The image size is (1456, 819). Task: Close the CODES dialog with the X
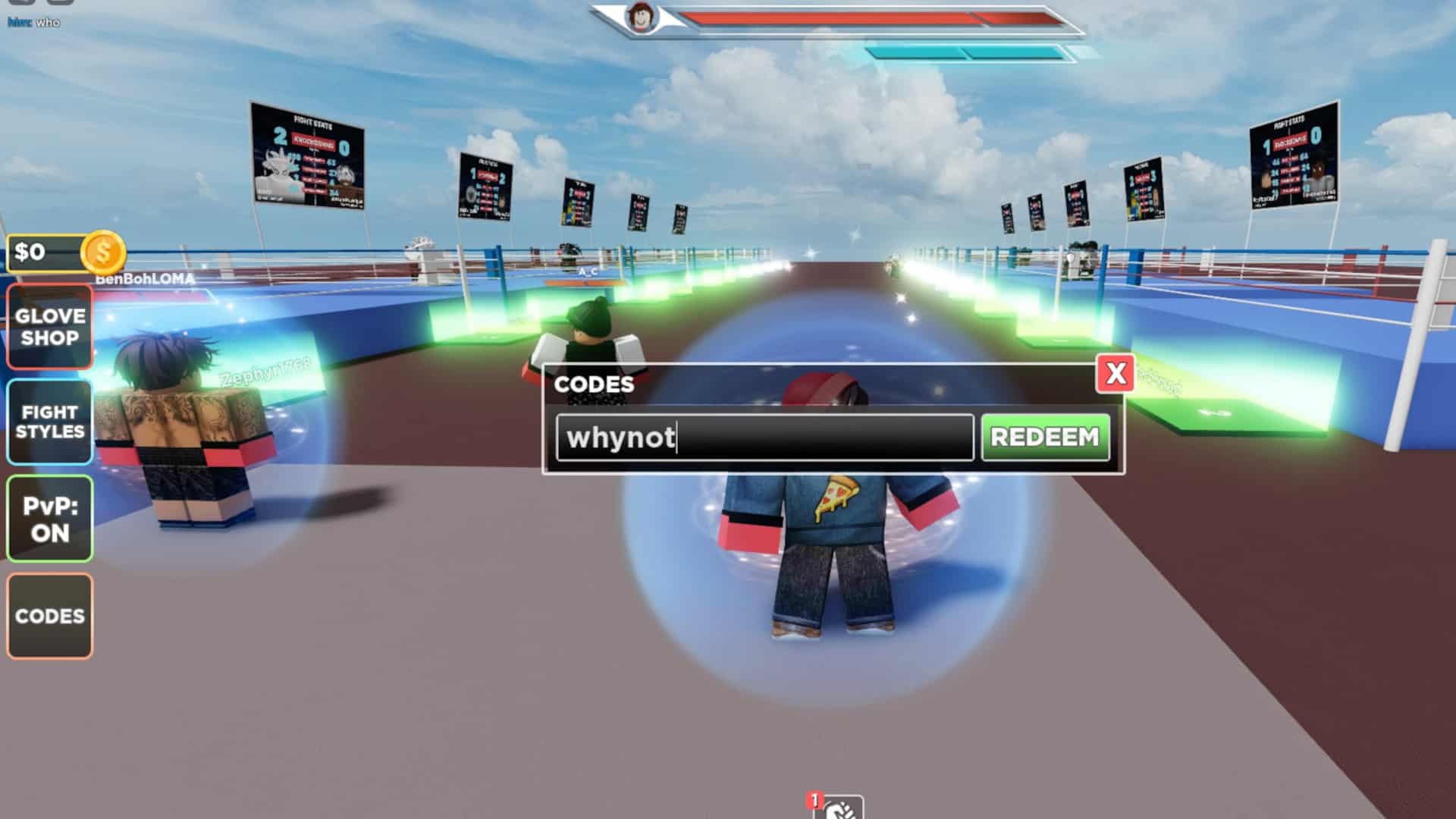click(x=1114, y=375)
